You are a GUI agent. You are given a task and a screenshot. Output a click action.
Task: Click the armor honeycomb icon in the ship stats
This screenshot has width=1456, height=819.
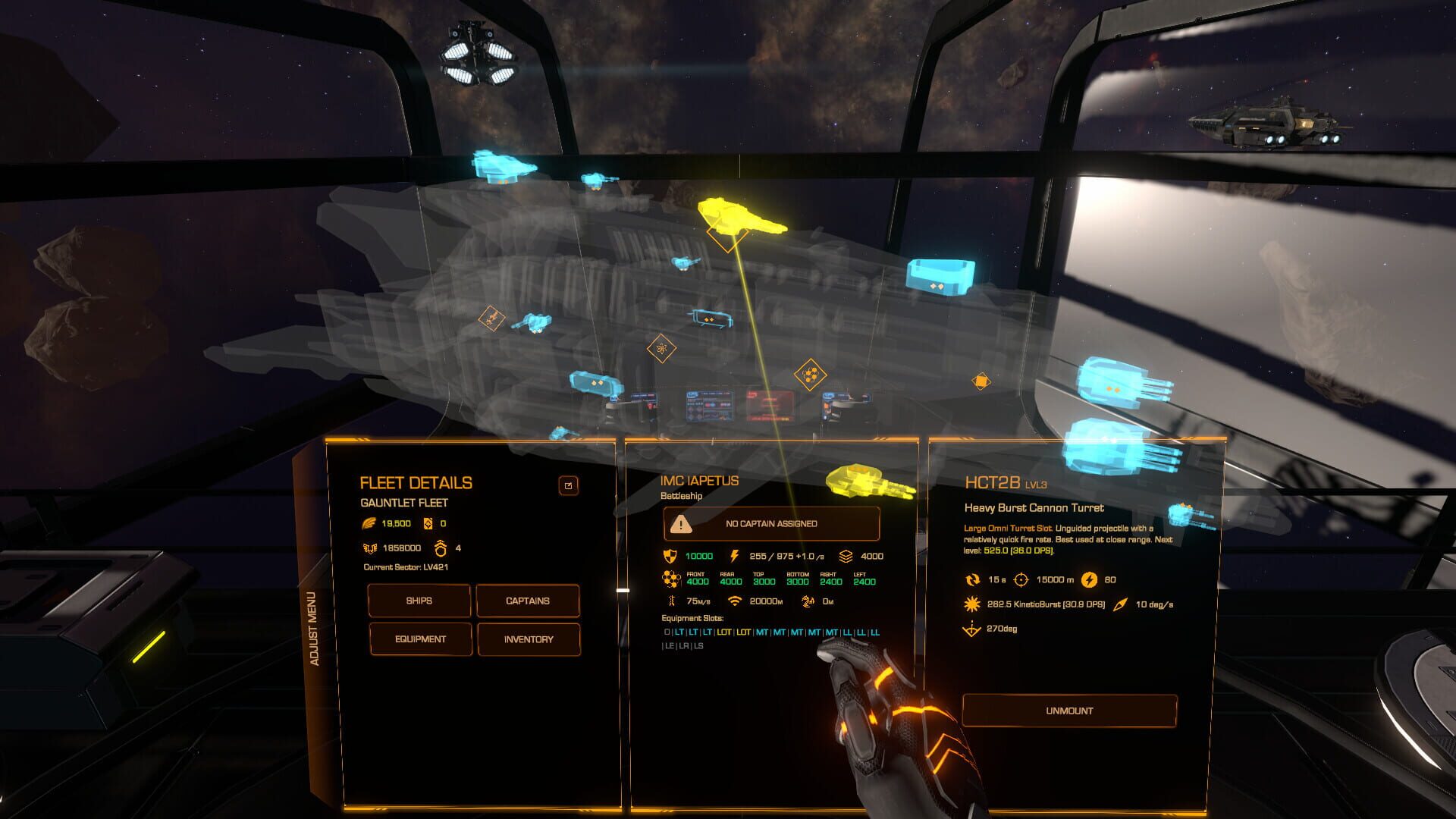[670, 579]
